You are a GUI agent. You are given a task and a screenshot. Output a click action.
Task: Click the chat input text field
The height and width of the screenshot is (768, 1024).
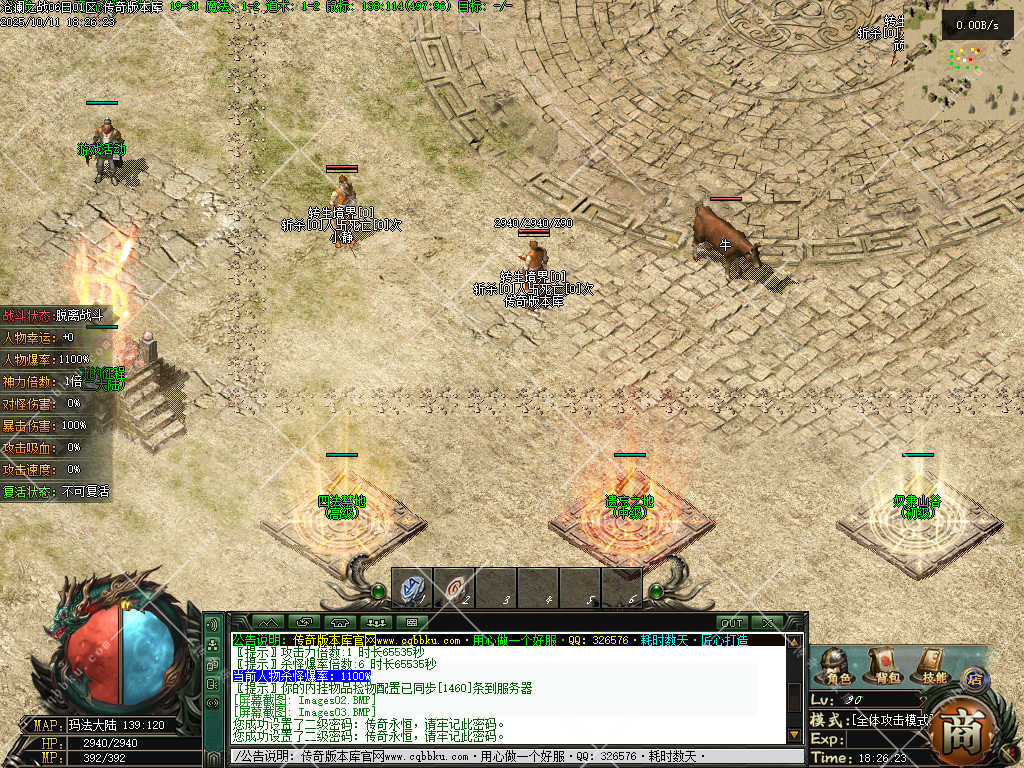500,755
